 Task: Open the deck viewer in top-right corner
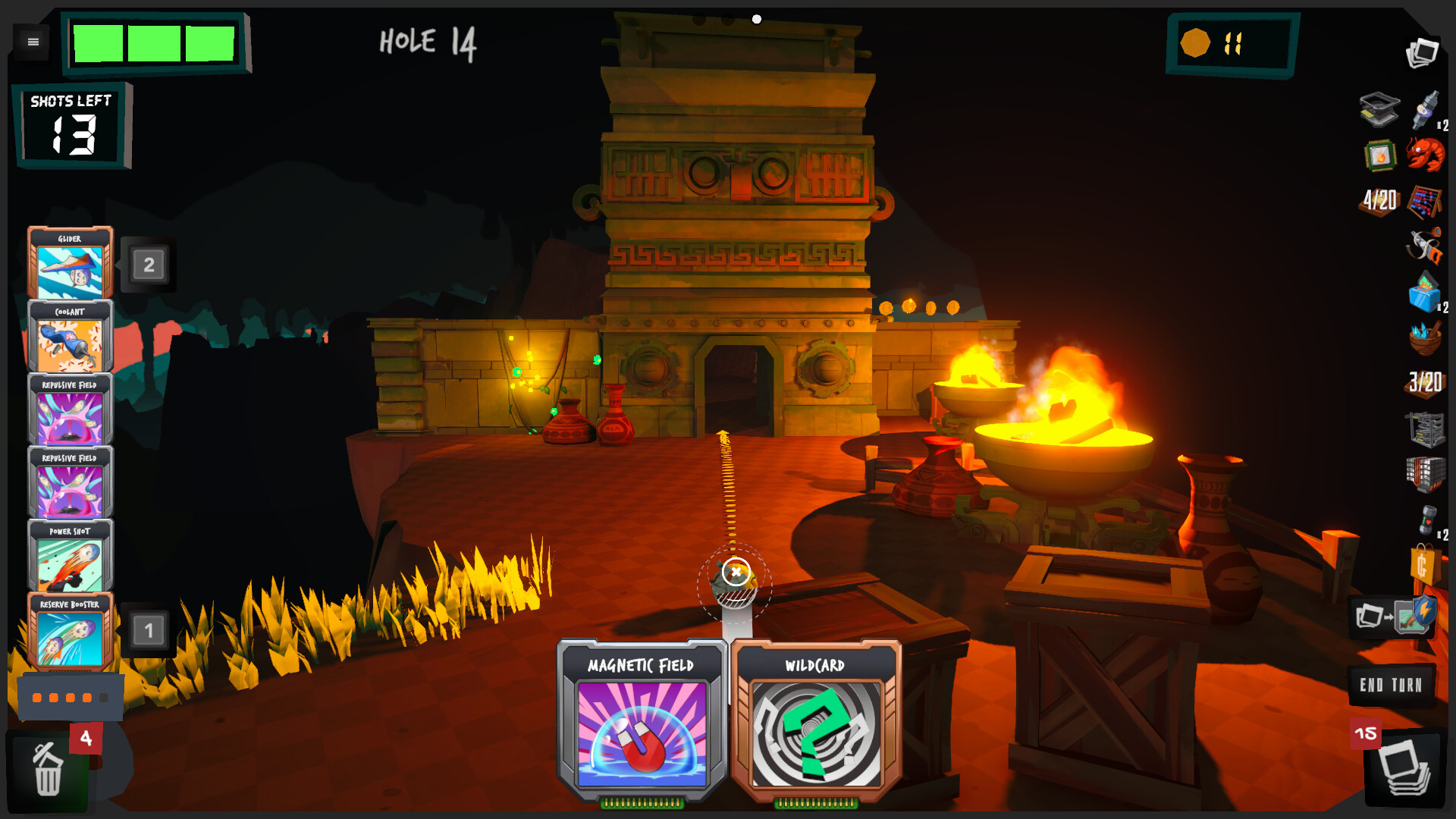[1423, 52]
